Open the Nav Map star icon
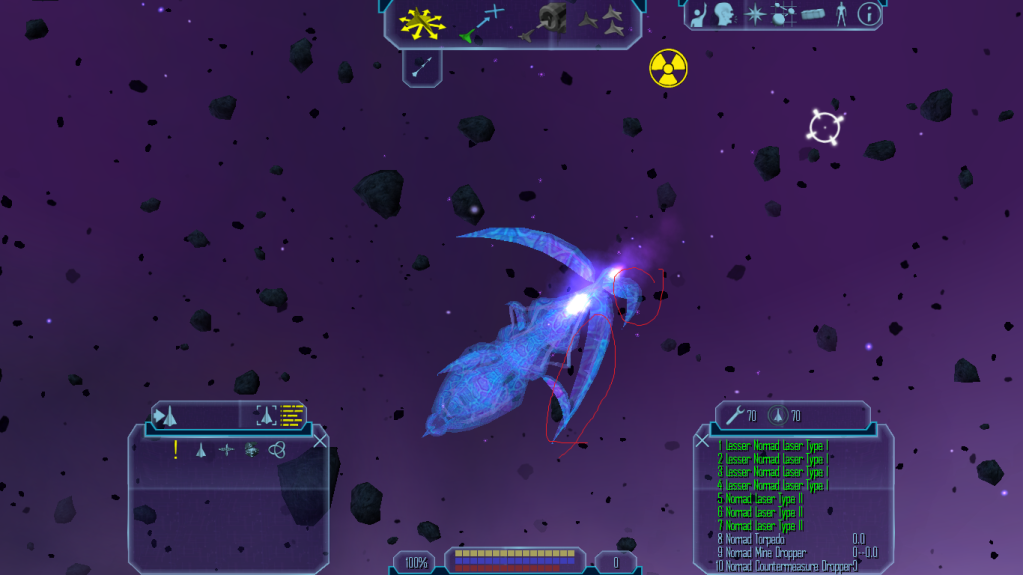The height and width of the screenshot is (575, 1023). [x=756, y=14]
